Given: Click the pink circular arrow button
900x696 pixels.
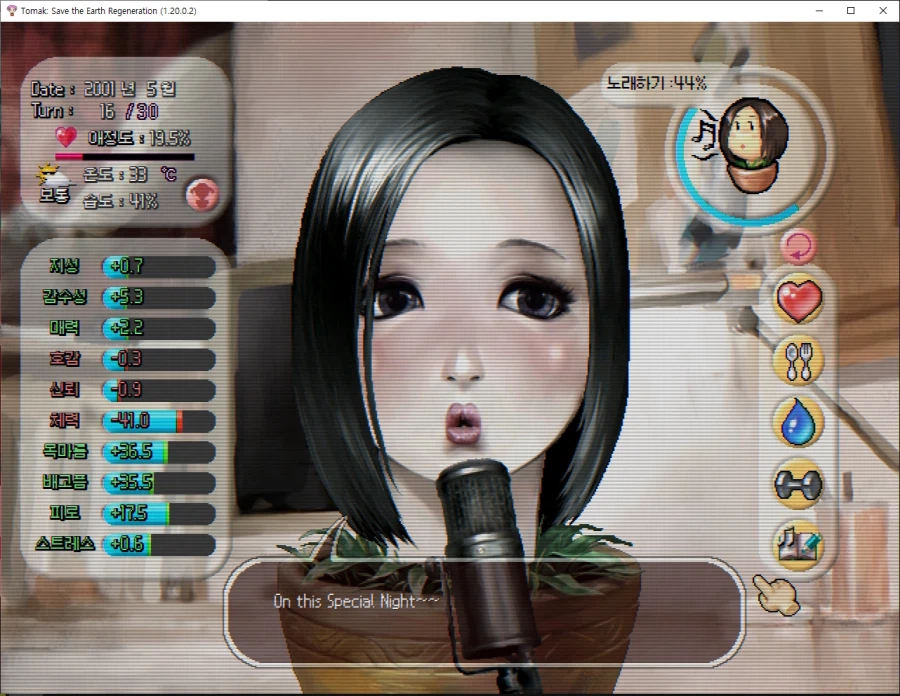Looking at the screenshot, I should pyautogui.click(x=798, y=245).
